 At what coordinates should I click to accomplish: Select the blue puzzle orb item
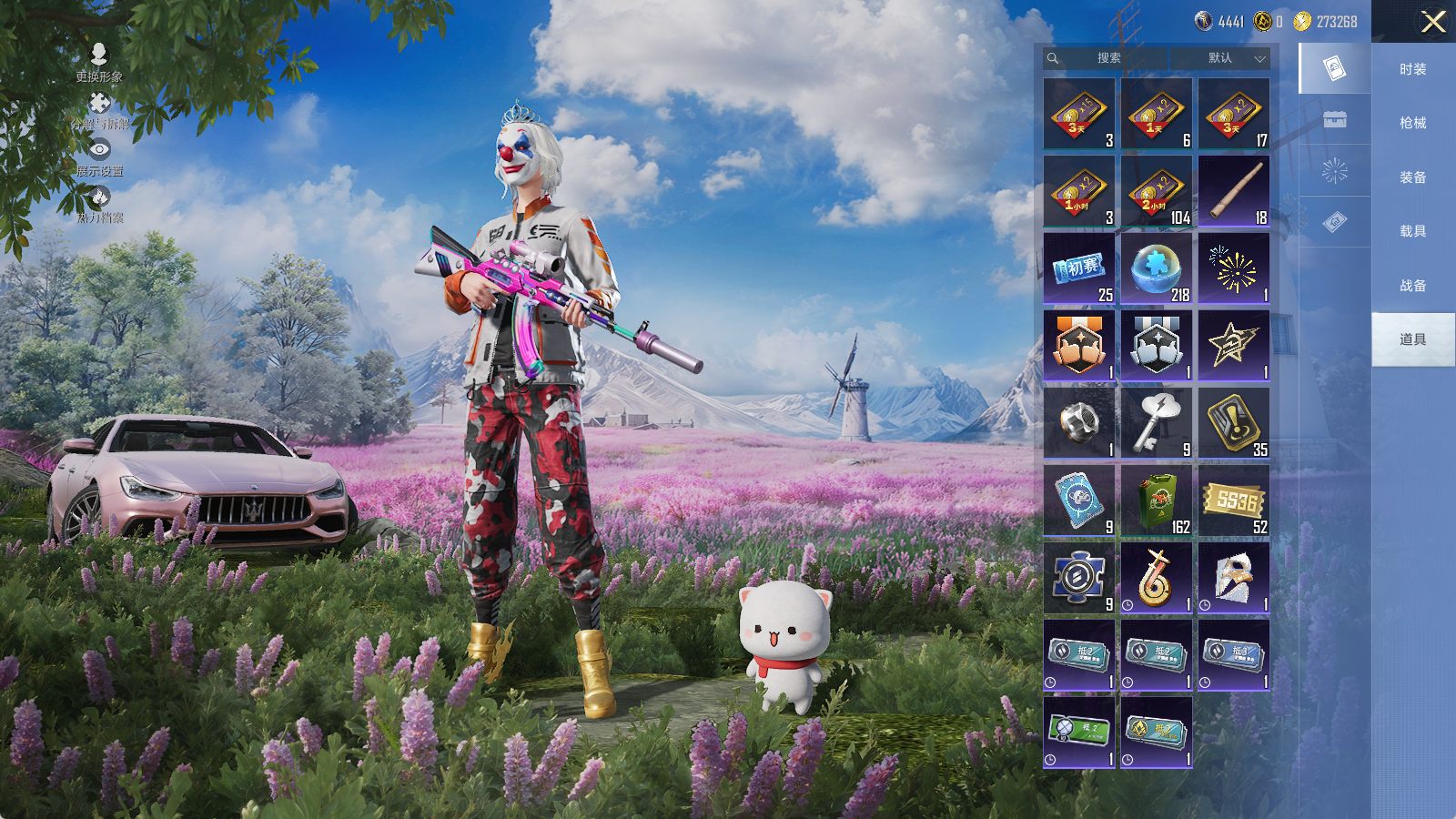1157,268
